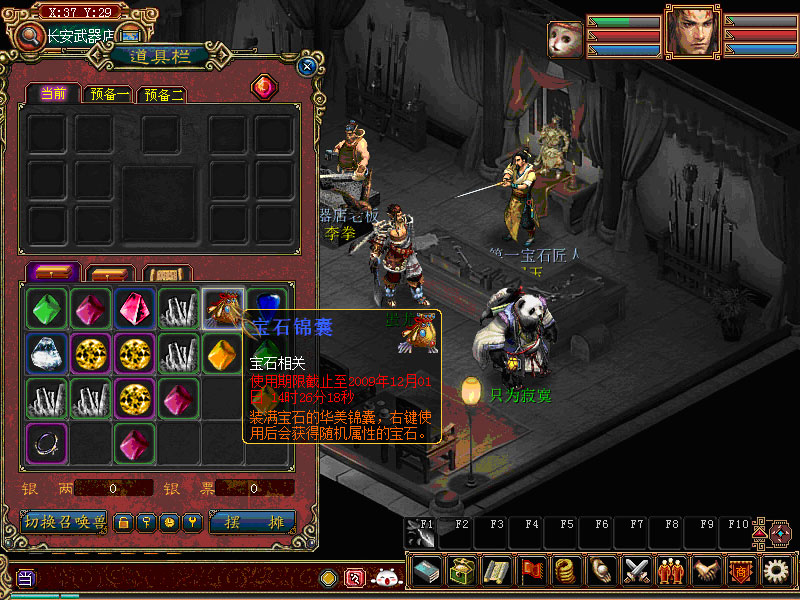Open the 摆摊 stall button
The width and height of the screenshot is (800, 600).
point(253,522)
